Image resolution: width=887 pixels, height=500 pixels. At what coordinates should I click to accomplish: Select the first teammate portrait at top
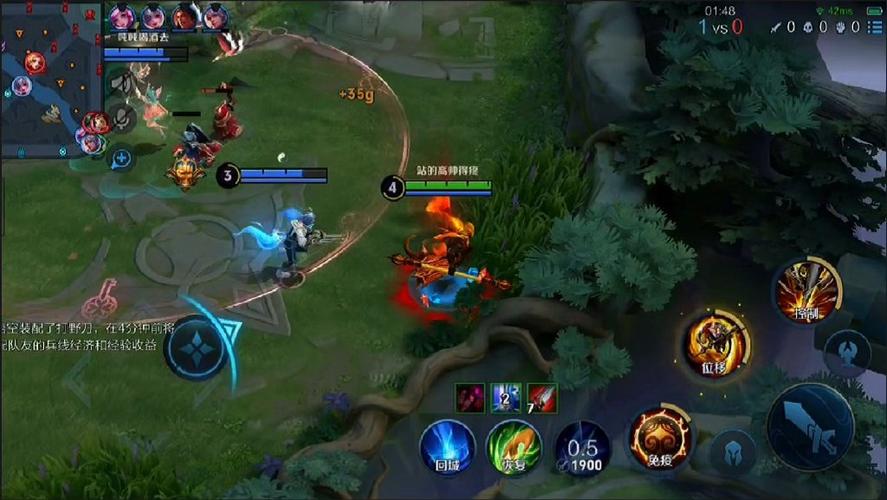tap(122, 16)
